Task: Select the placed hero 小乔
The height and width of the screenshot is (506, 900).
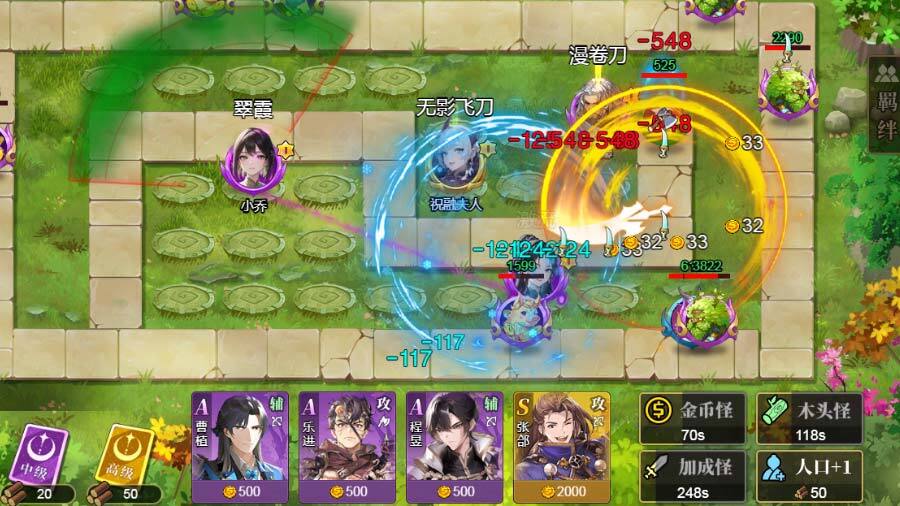Action: click(x=255, y=162)
